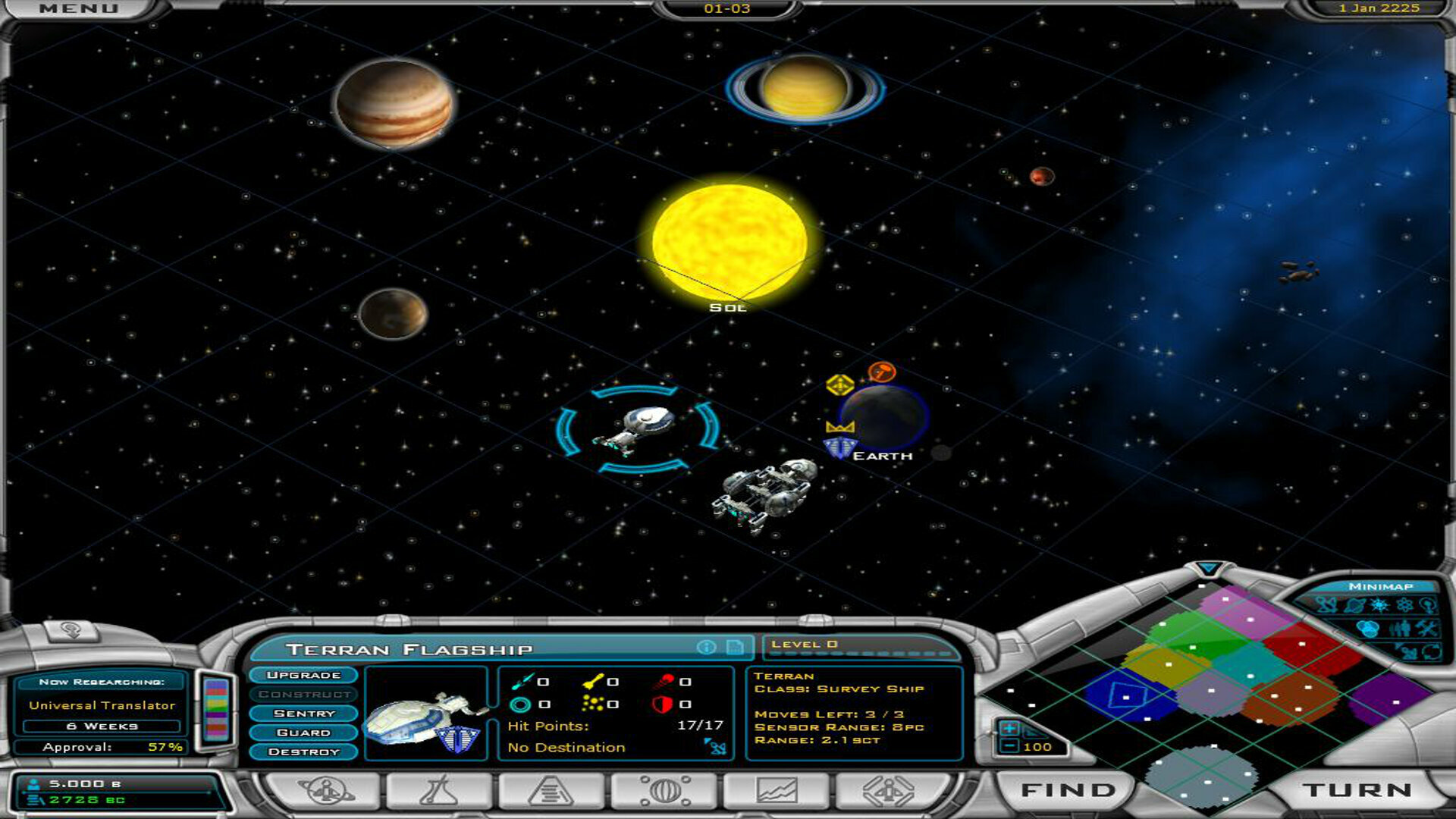
Task: Toggle the ships filter on the Minimap
Action: [x=1327, y=605]
